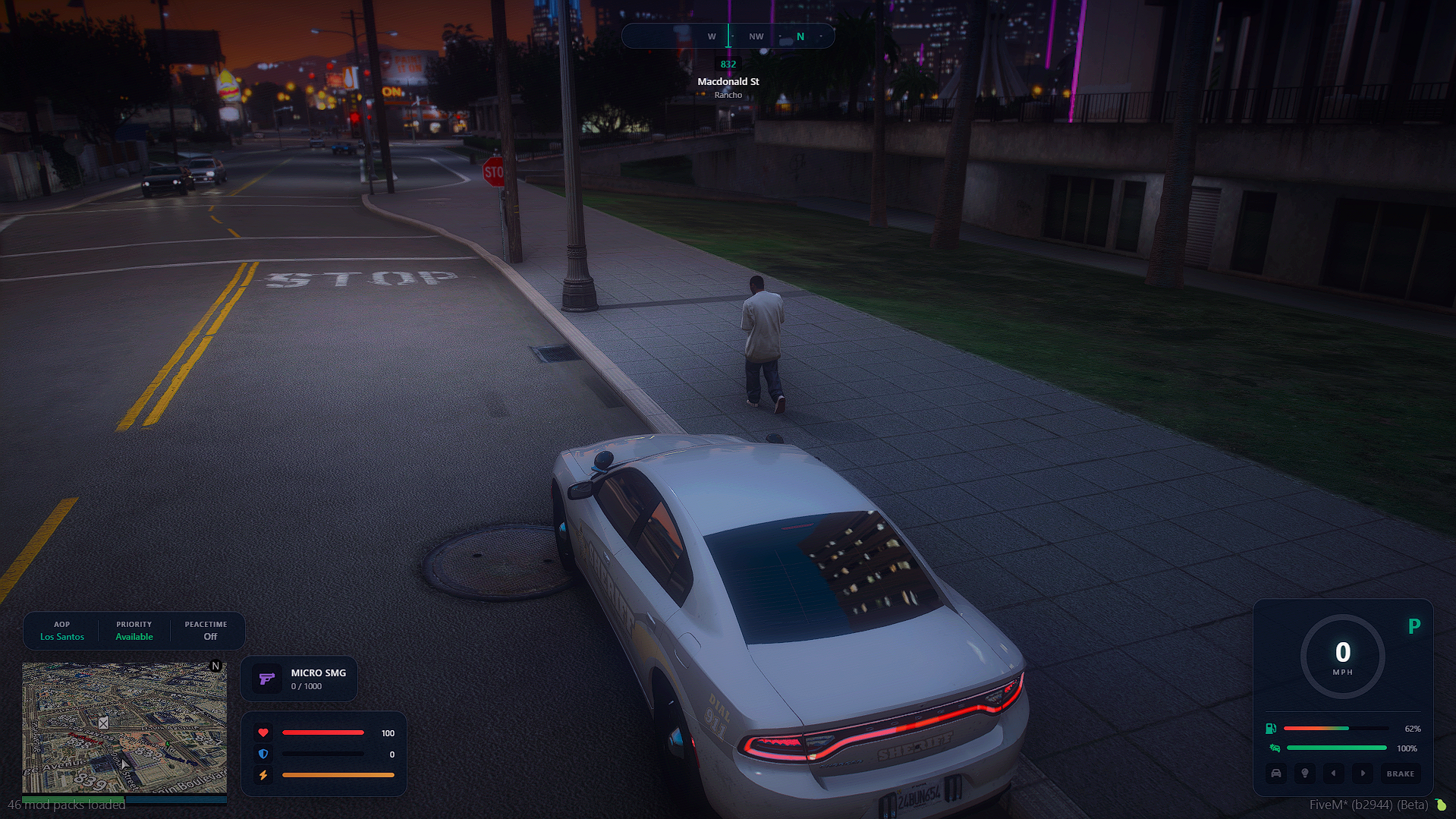Click the AOP Los Santos status
The width and height of the screenshot is (1456, 819).
click(x=62, y=631)
